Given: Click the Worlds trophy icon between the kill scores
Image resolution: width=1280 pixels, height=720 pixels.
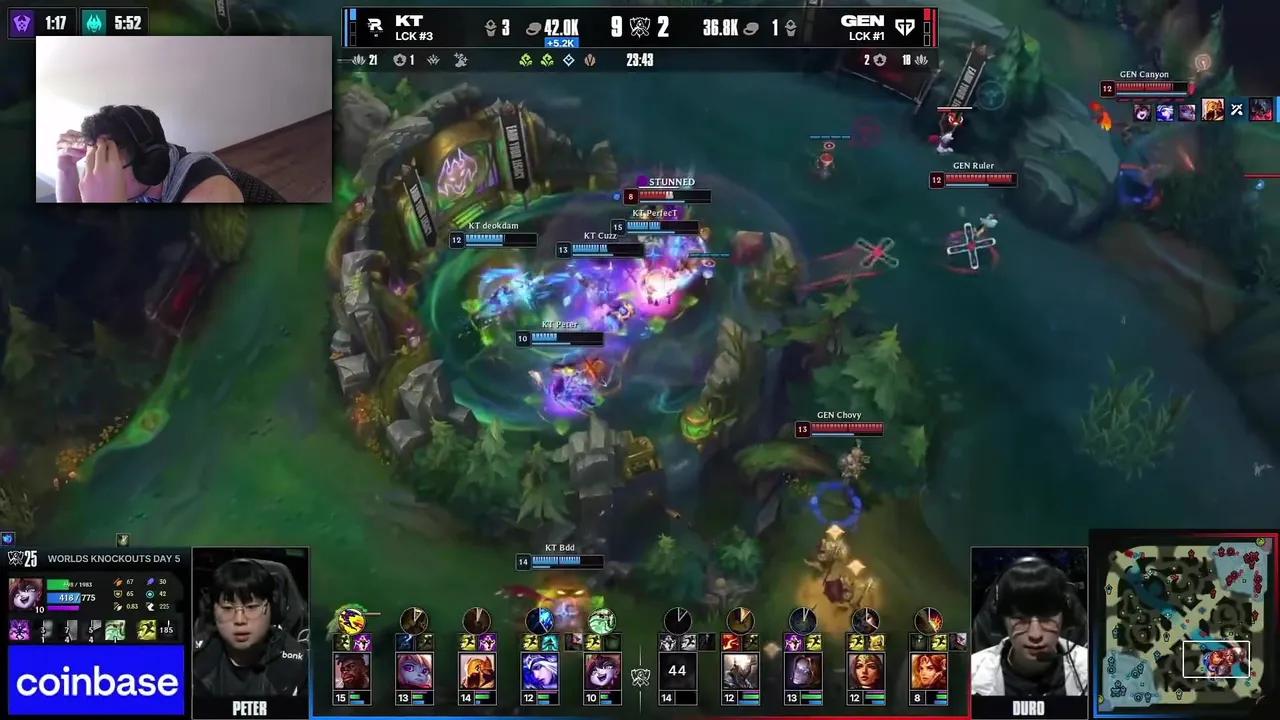Looking at the screenshot, I should tap(639, 26).
